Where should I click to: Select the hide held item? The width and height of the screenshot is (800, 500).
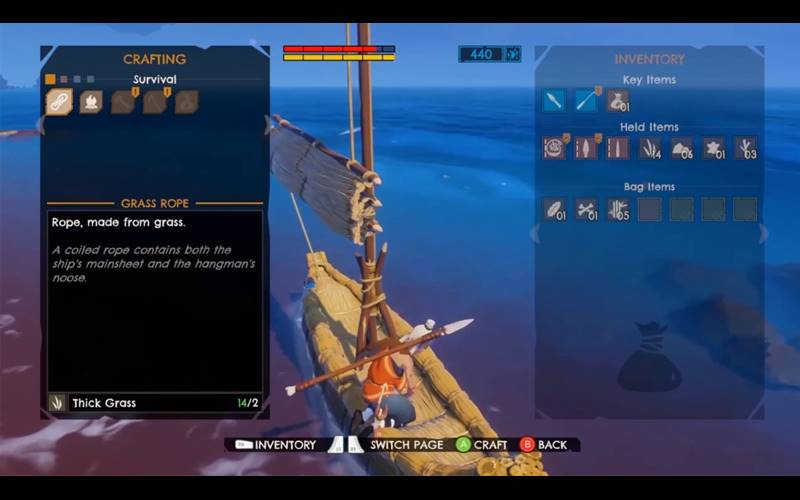tap(713, 148)
